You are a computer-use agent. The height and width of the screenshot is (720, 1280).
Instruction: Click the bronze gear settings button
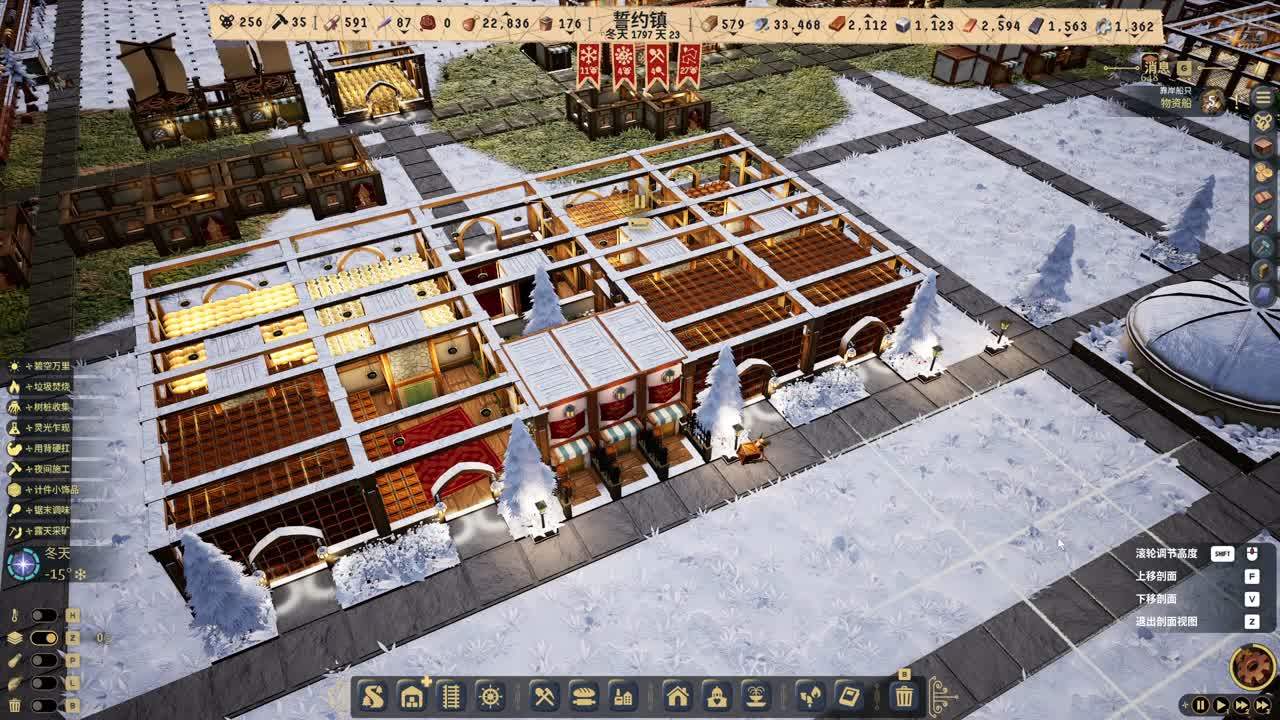pos(1251,666)
